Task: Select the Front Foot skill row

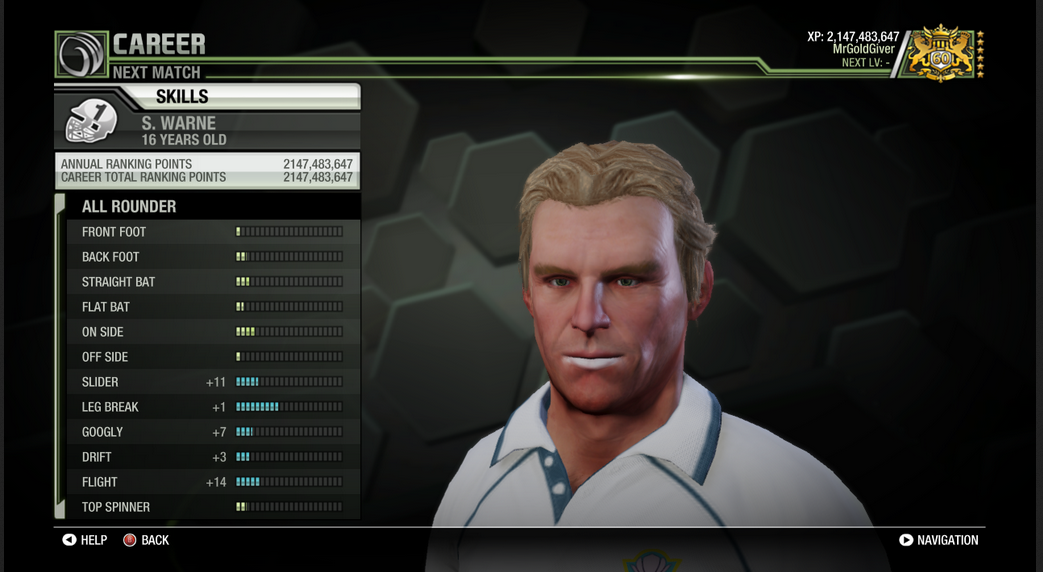Action: tap(212, 232)
